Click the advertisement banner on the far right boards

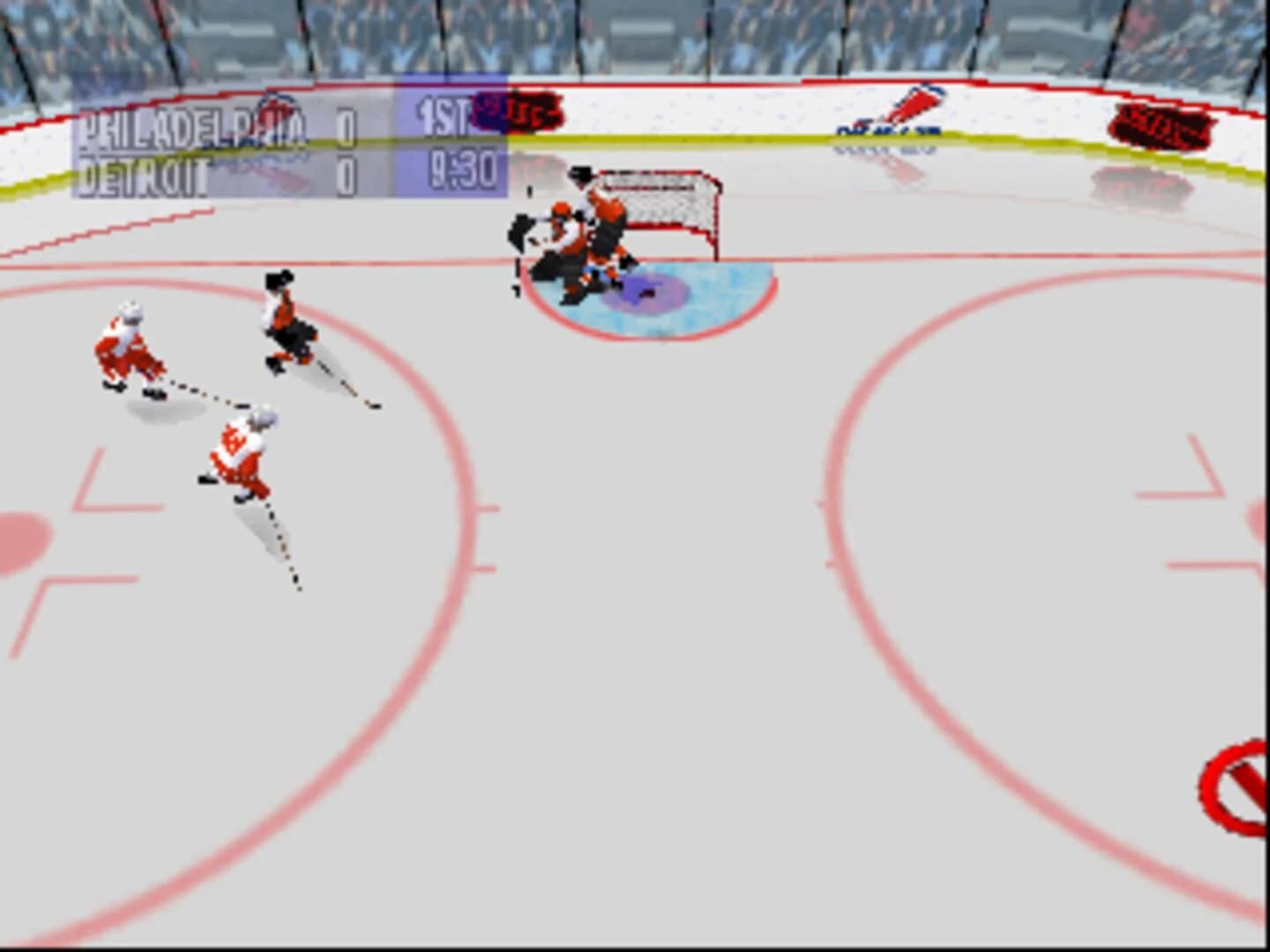(1162, 124)
